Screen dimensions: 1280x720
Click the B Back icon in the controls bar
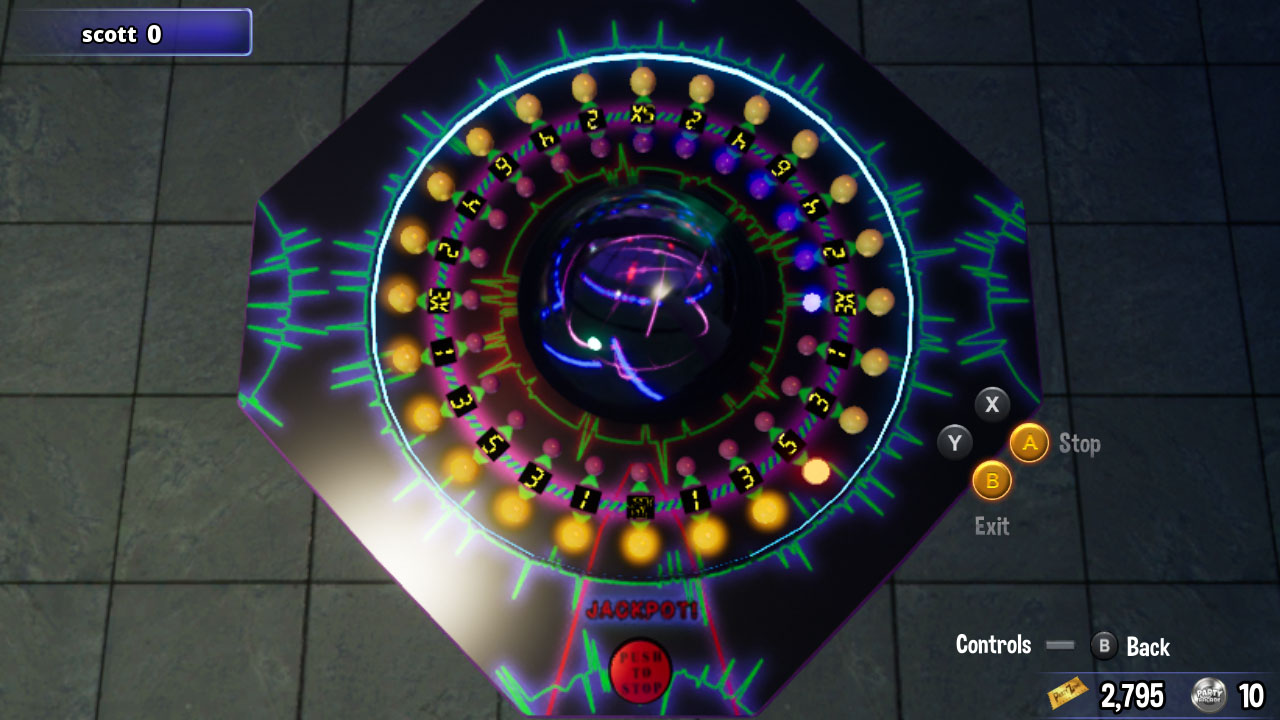[1104, 646]
